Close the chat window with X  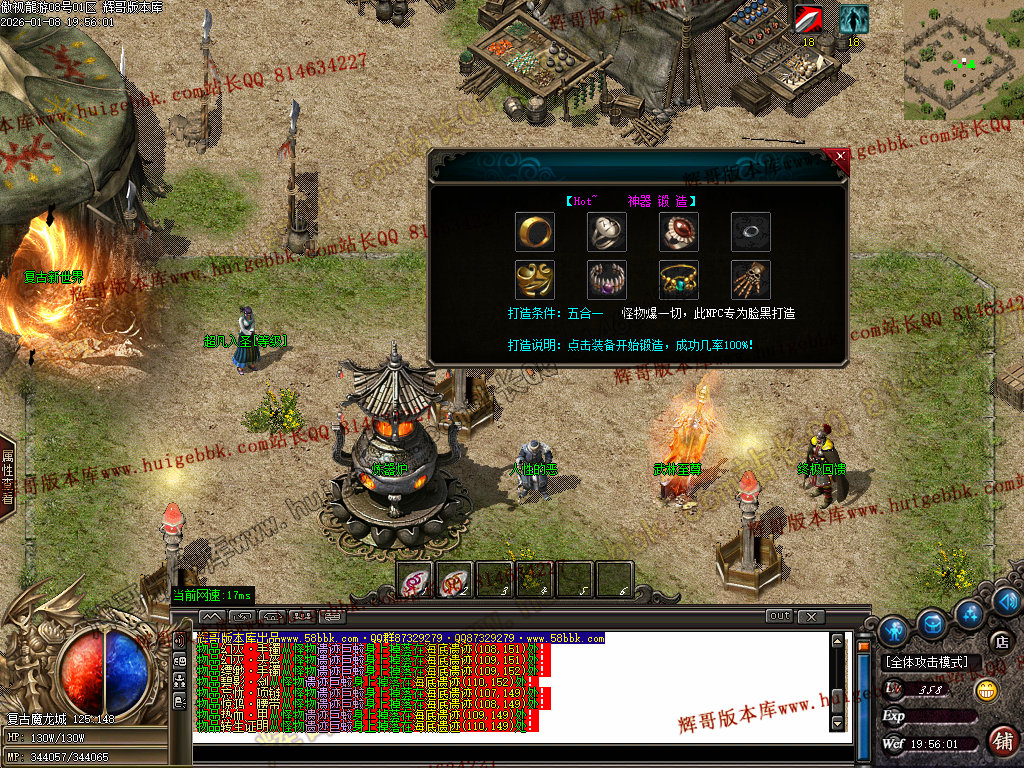[x=811, y=616]
